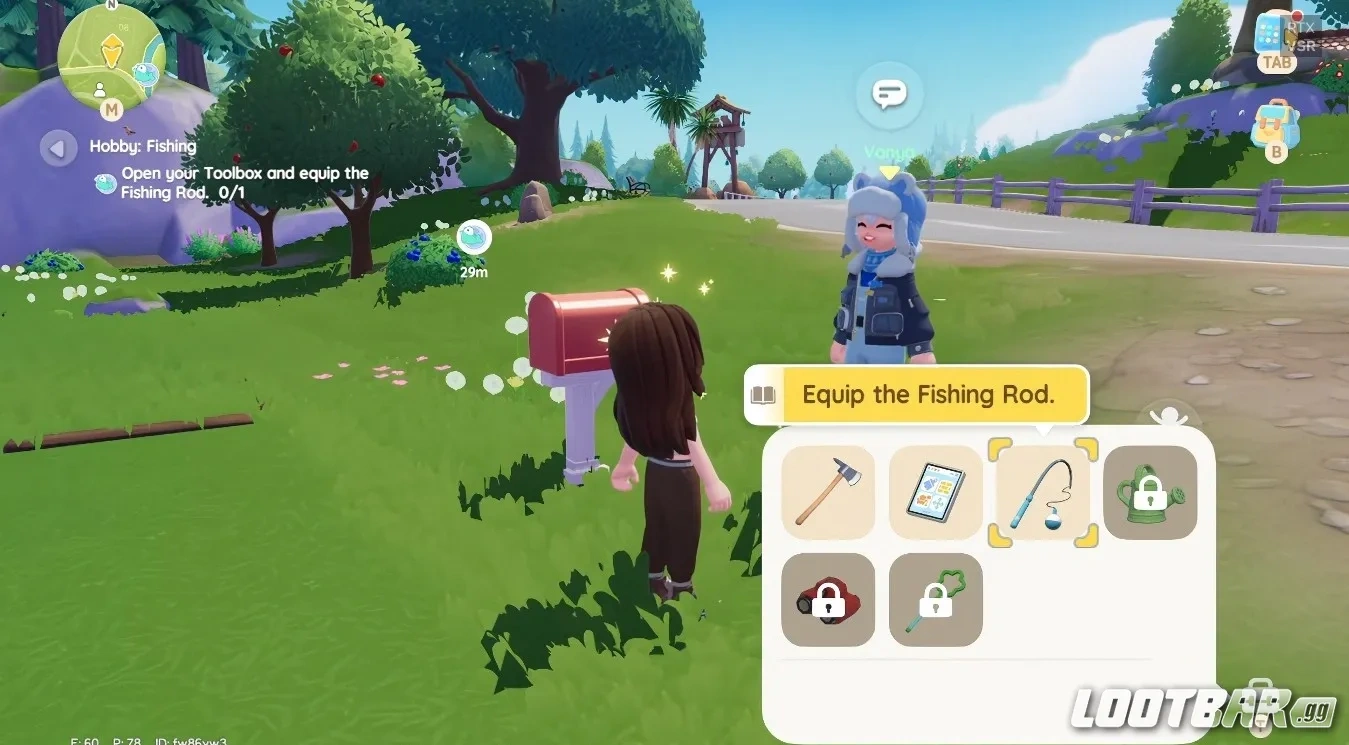The image size is (1349, 745).
Task: Click the locked Bug Net slot
Action: [935, 599]
